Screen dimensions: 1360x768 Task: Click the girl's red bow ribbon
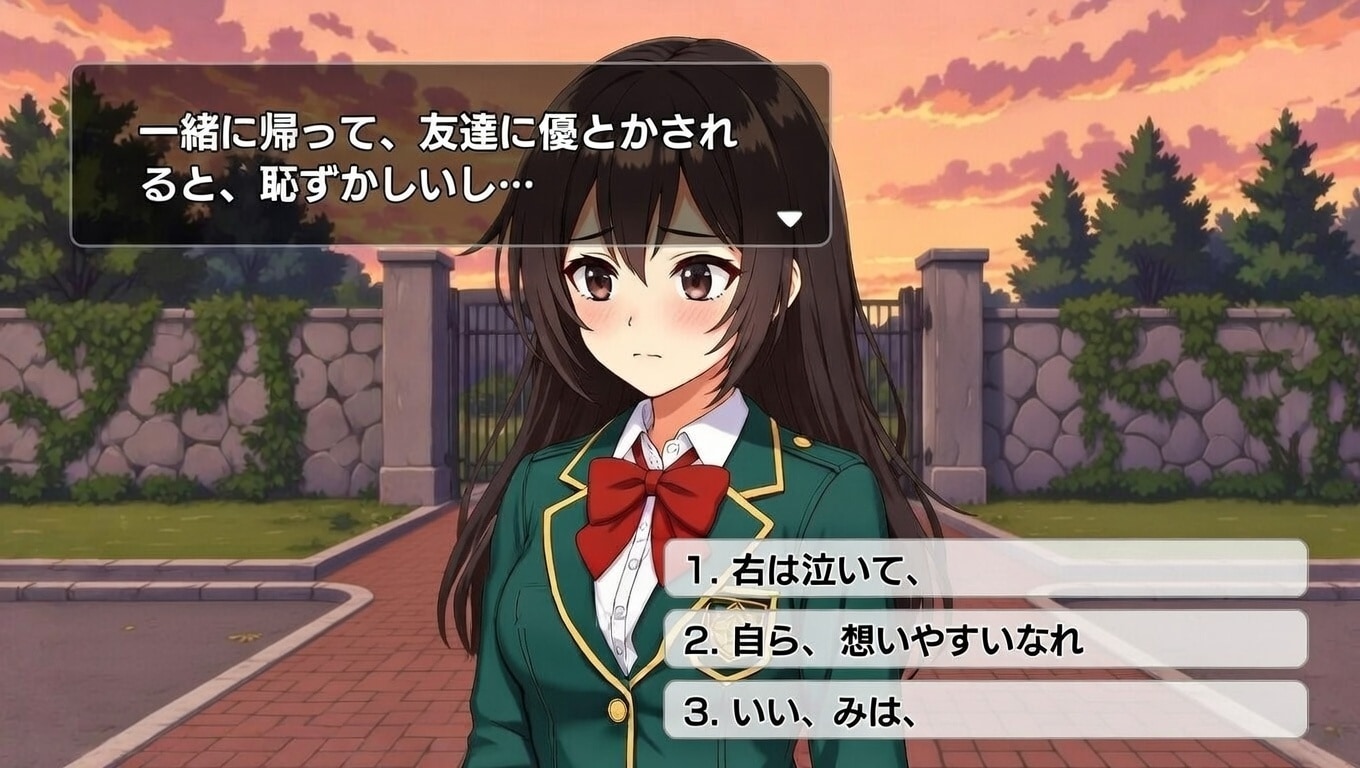[x=655, y=495]
